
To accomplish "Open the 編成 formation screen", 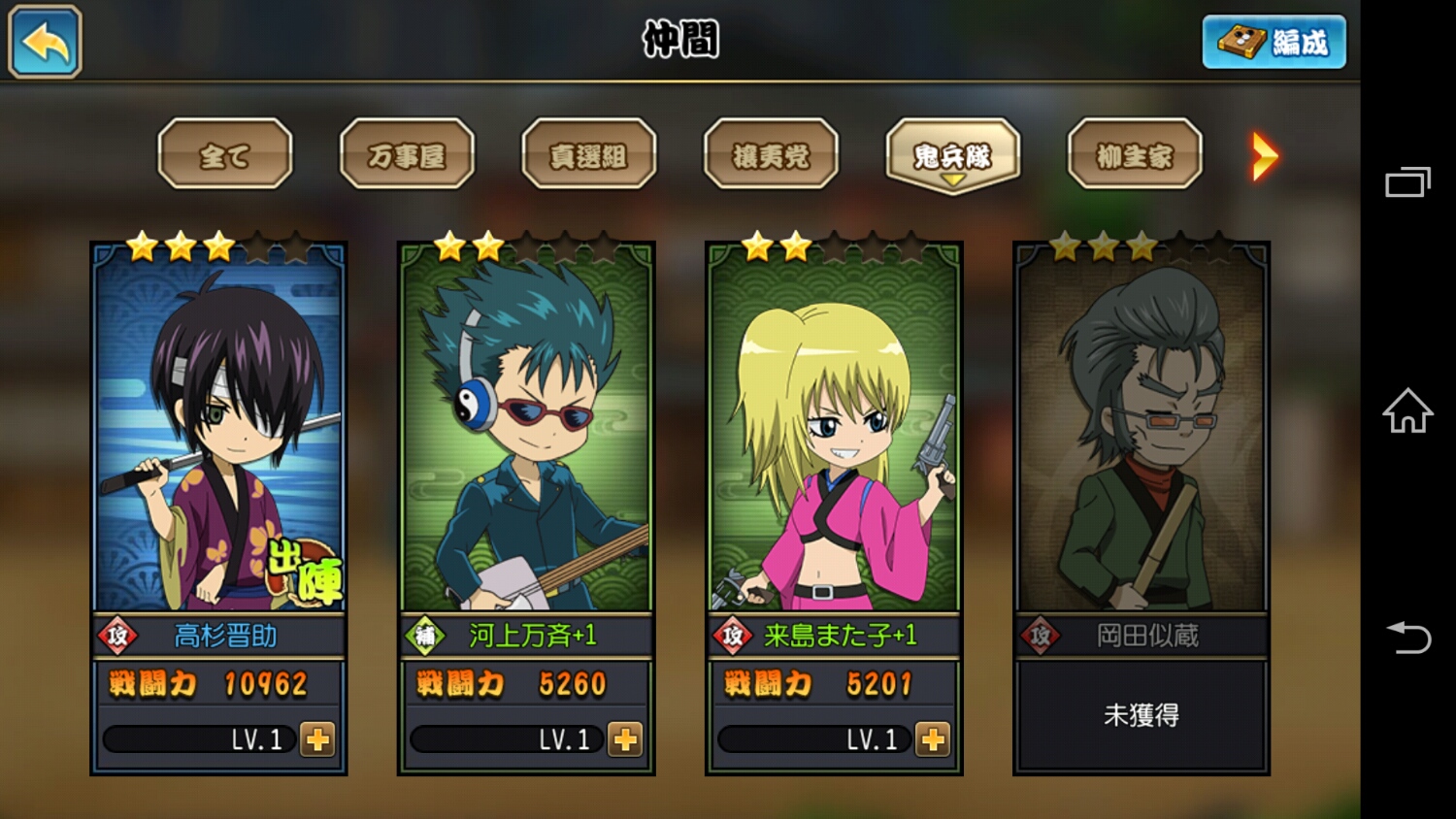I will (1274, 42).
